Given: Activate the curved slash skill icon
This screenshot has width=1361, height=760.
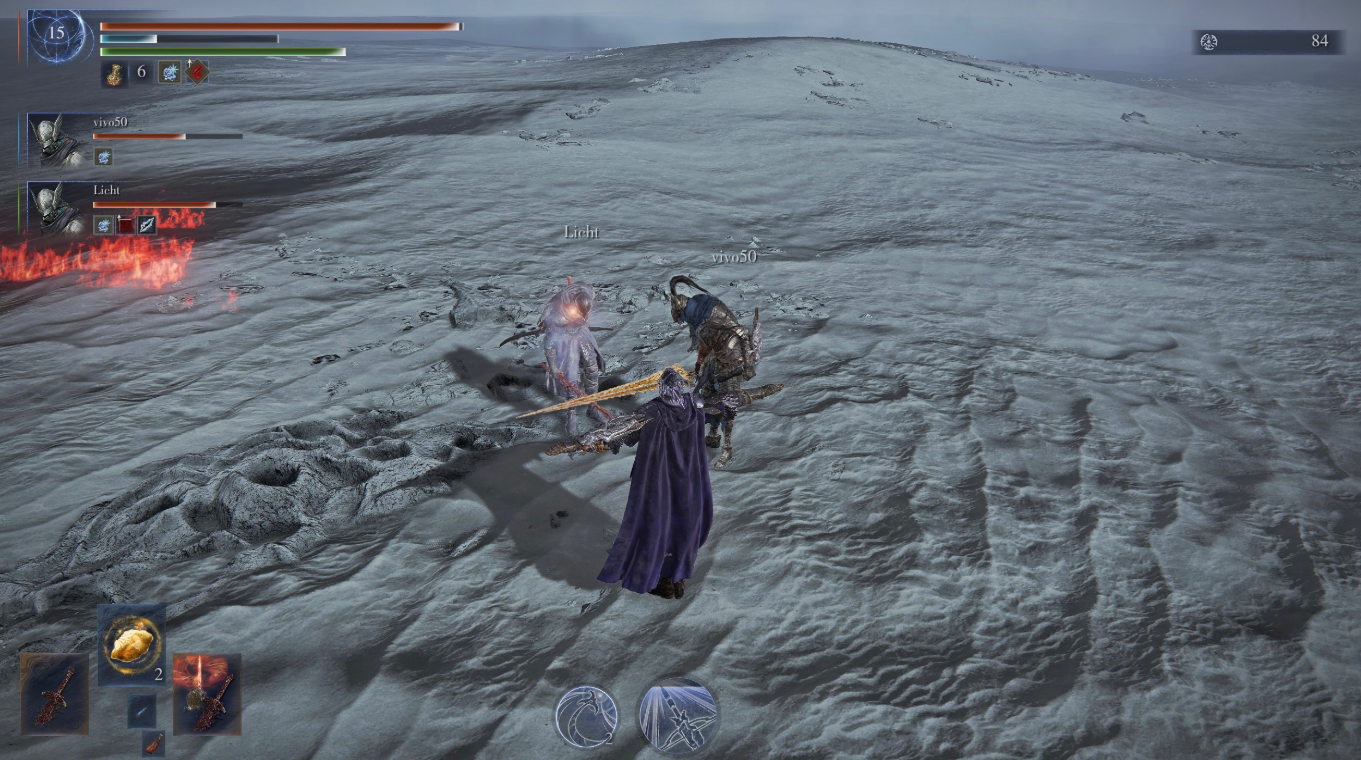Looking at the screenshot, I should coord(586,716).
